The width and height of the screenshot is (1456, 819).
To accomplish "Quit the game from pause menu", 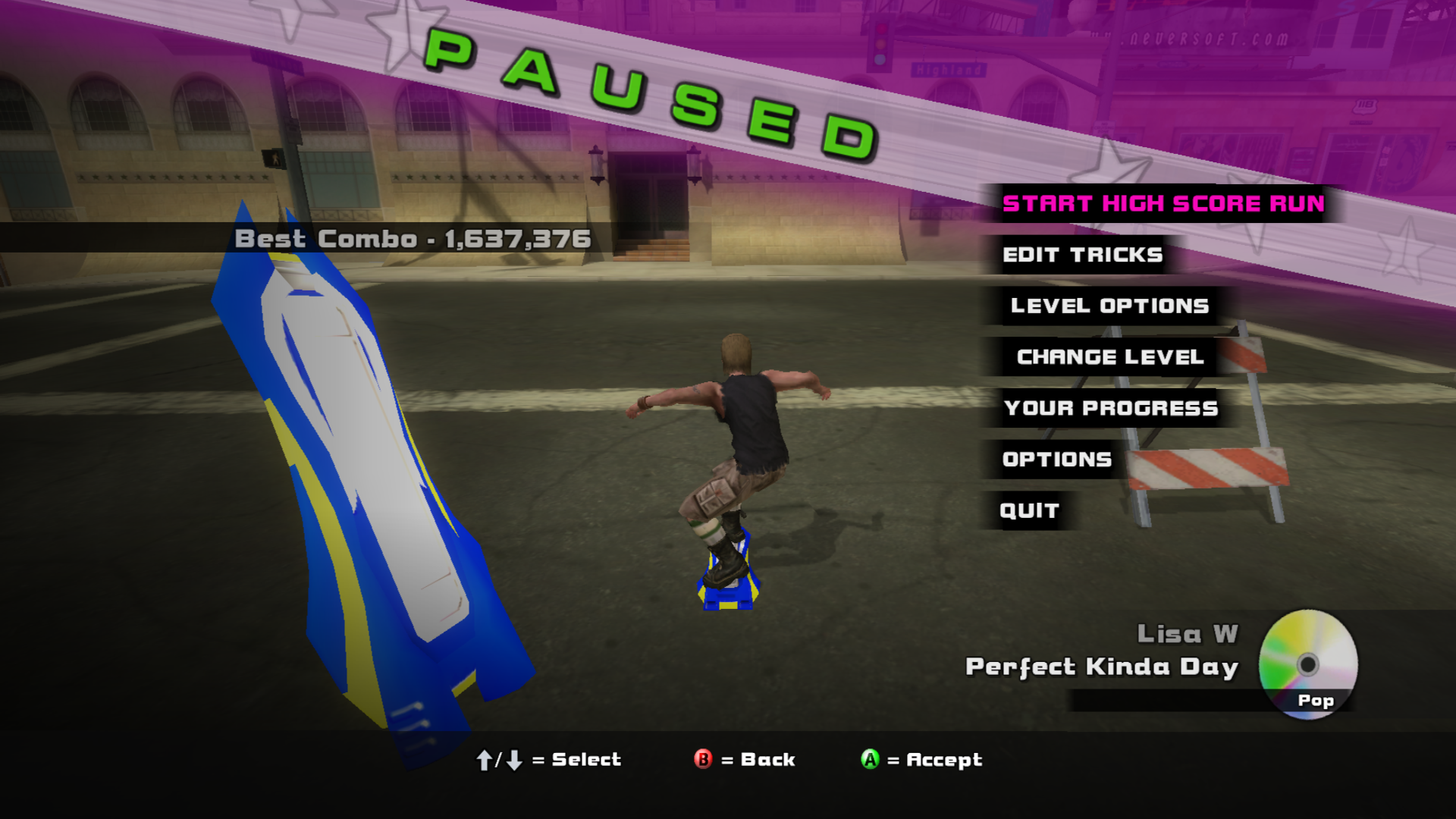I will pos(1029,511).
